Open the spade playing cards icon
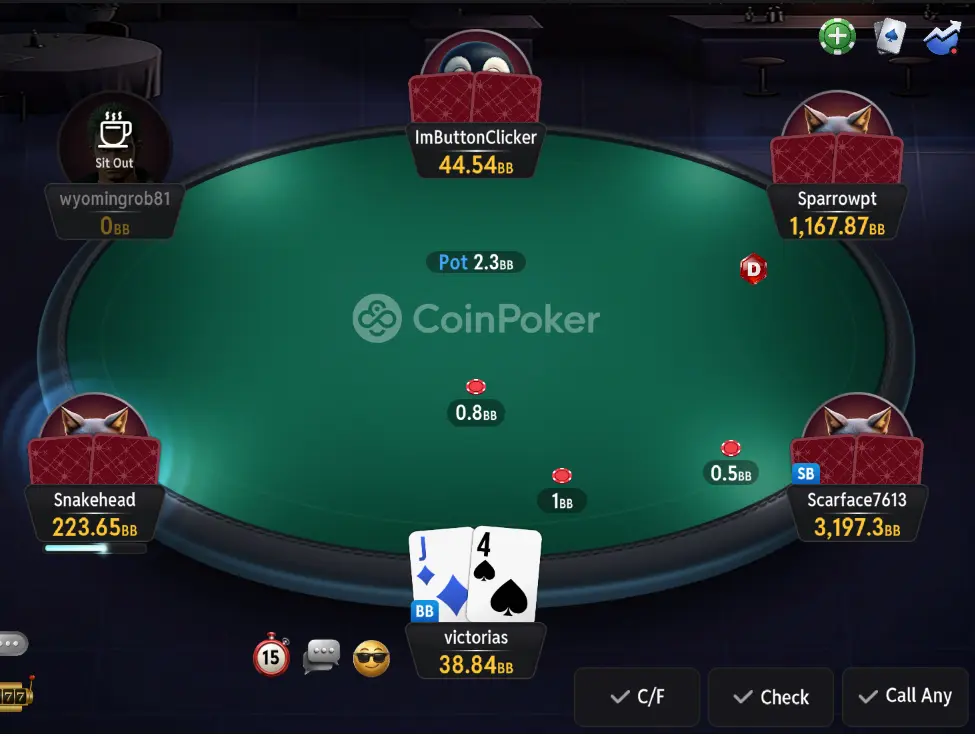The height and width of the screenshot is (737, 975). (889, 37)
